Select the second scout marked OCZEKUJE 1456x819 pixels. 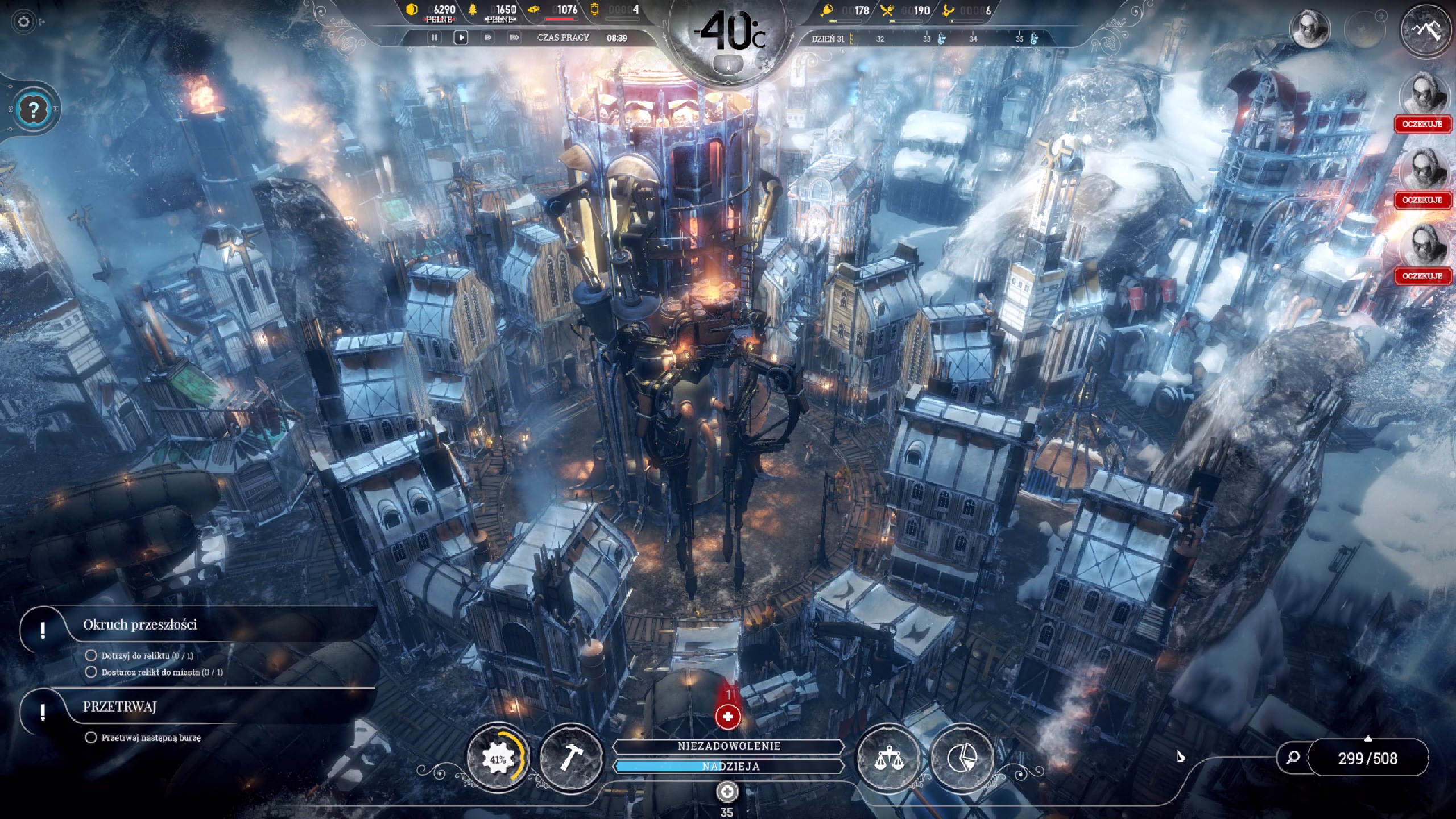(1422, 172)
